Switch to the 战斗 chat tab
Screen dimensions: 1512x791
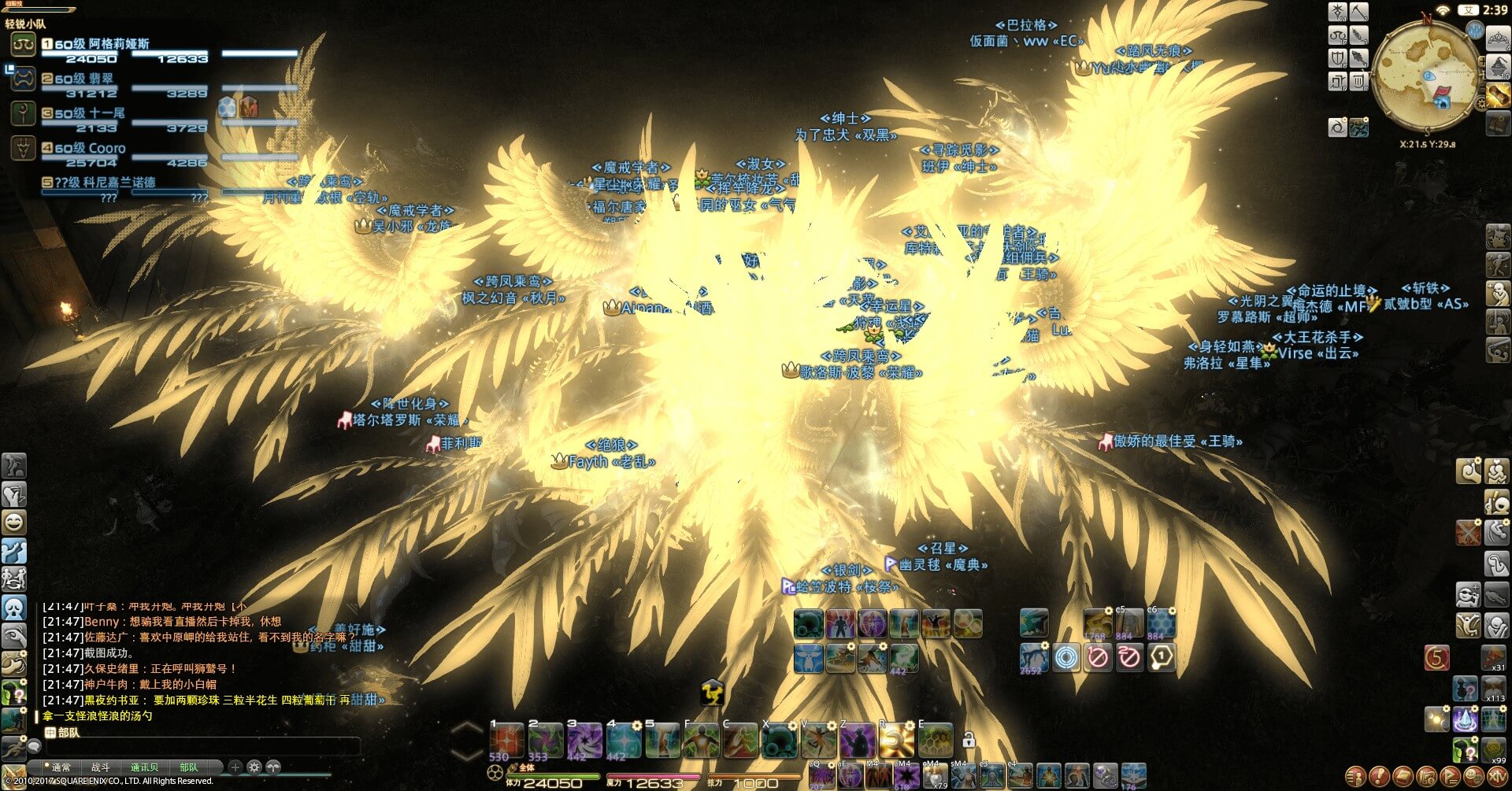[101, 767]
